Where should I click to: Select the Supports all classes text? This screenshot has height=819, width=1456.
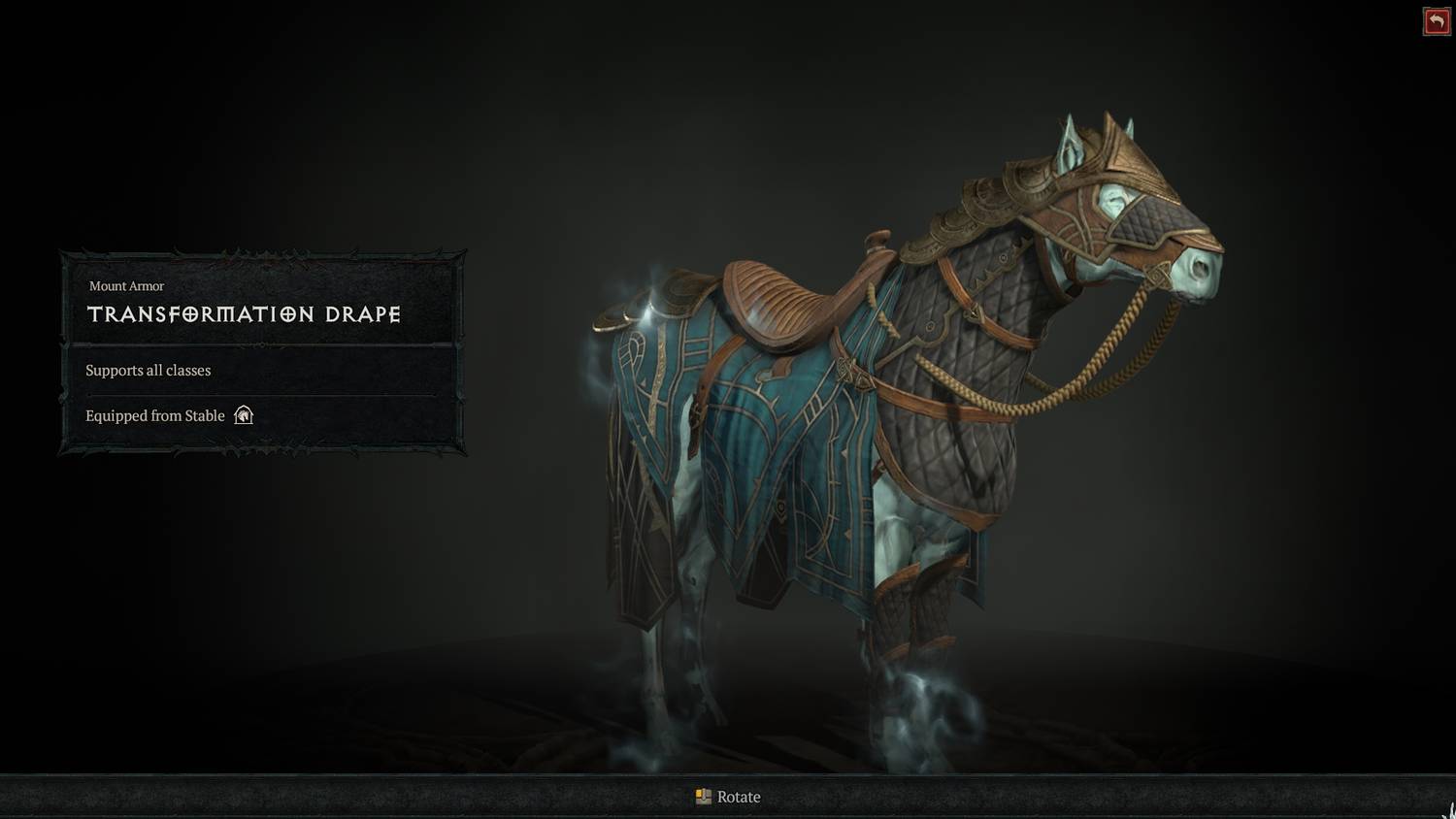149,371
